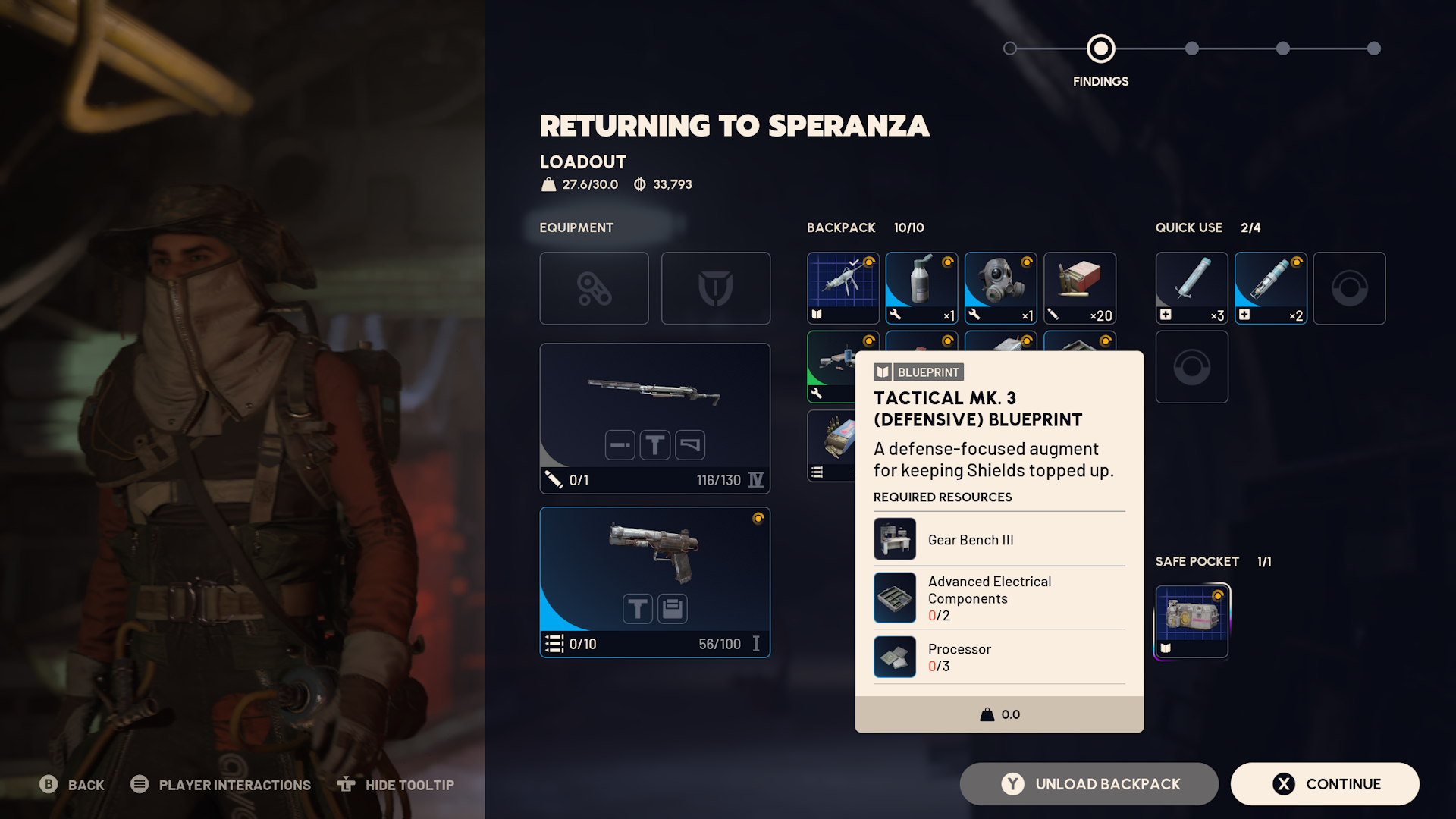Unload the backpack contents
1456x819 pixels.
(1089, 784)
